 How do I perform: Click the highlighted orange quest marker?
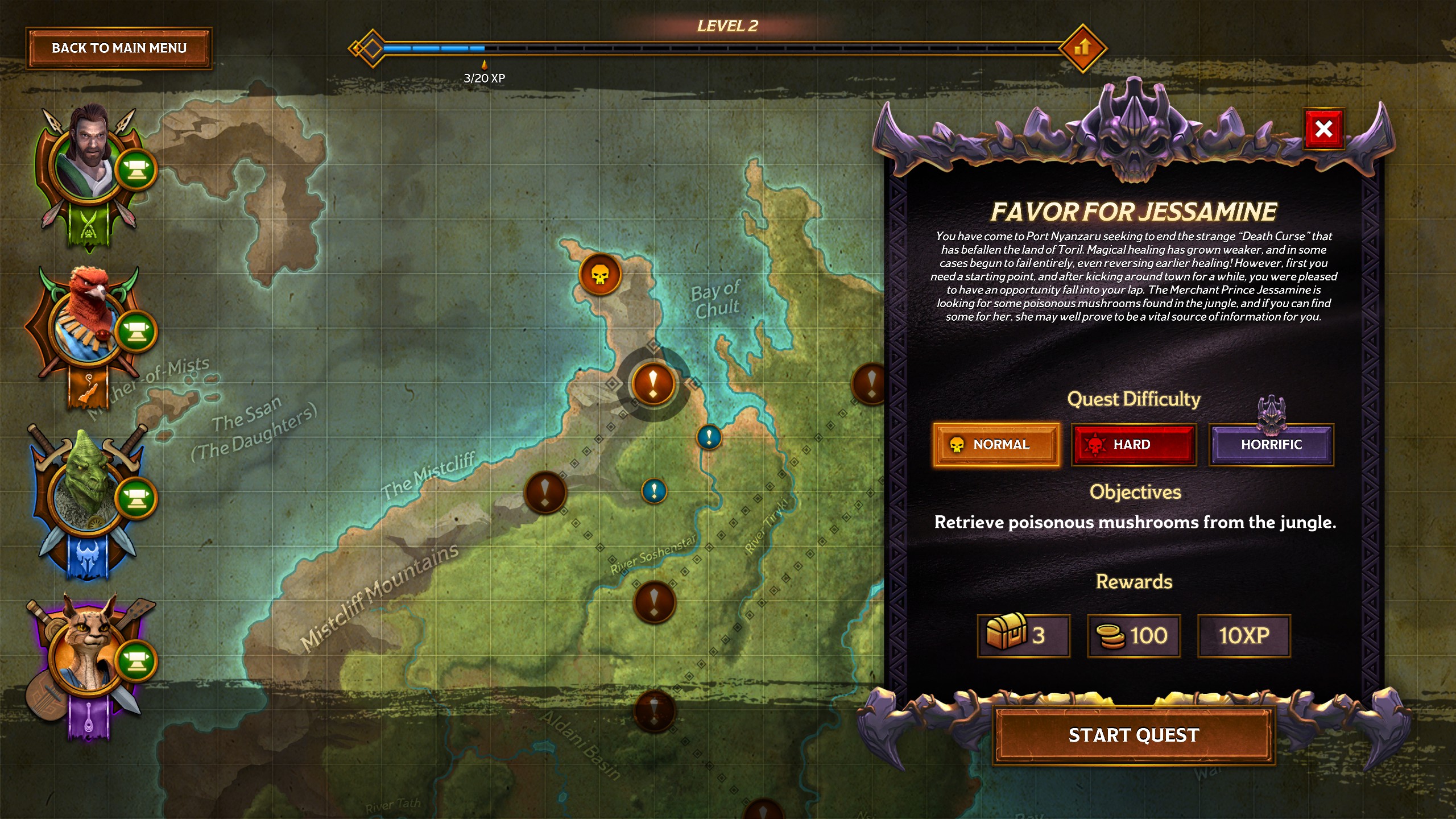(653, 384)
